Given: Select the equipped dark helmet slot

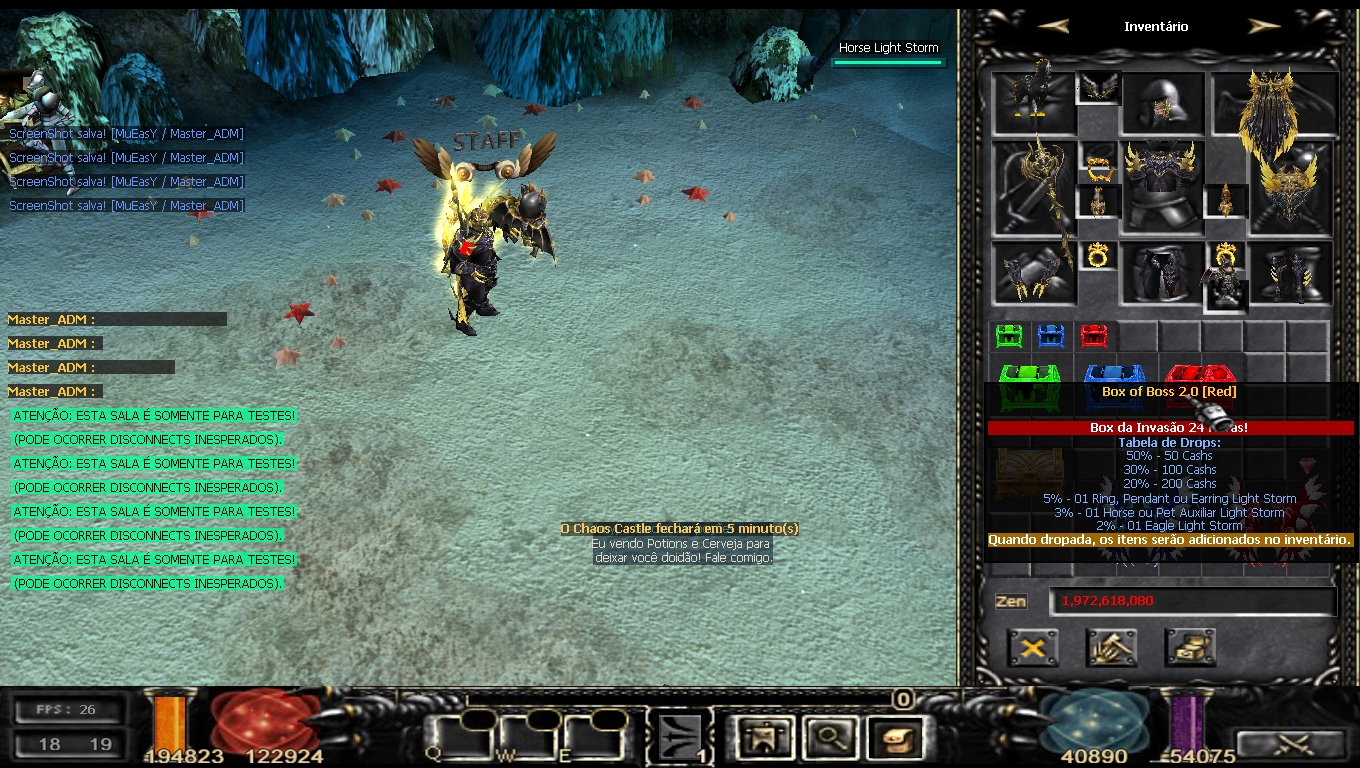Looking at the screenshot, I should [1161, 102].
